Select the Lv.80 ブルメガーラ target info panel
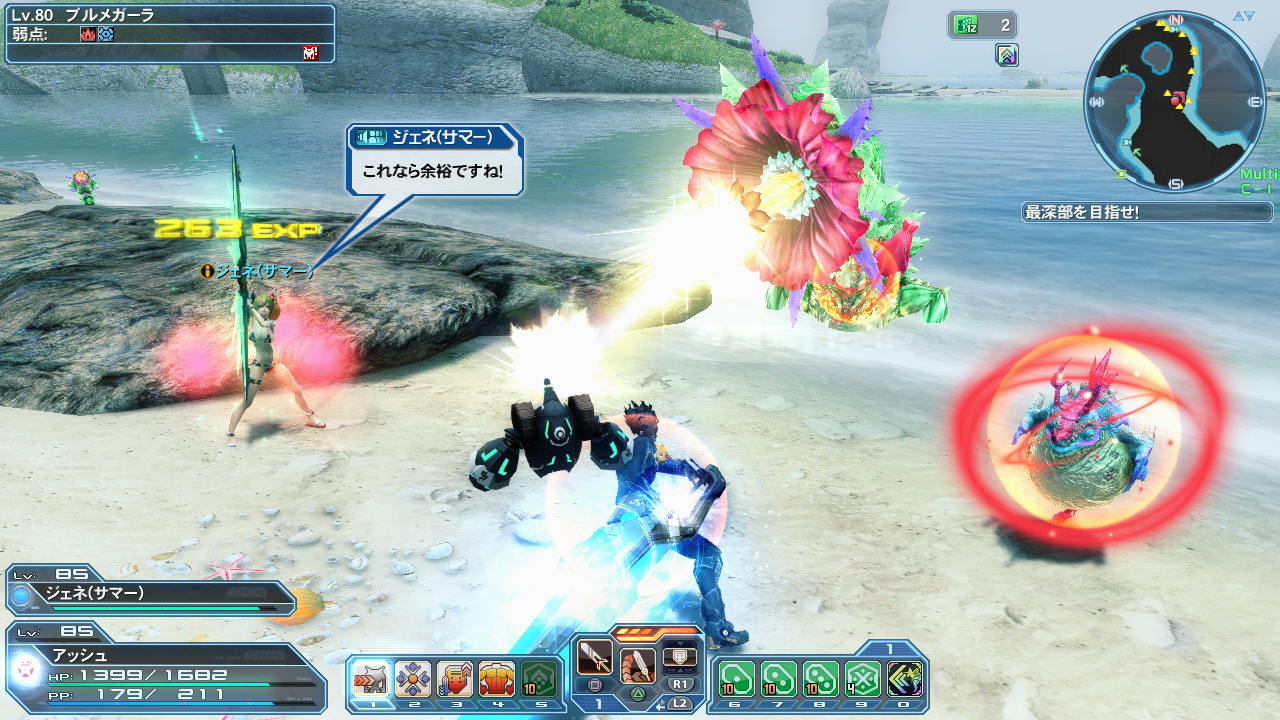Viewport: 1280px width, 720px height. (x=169, y=34)
